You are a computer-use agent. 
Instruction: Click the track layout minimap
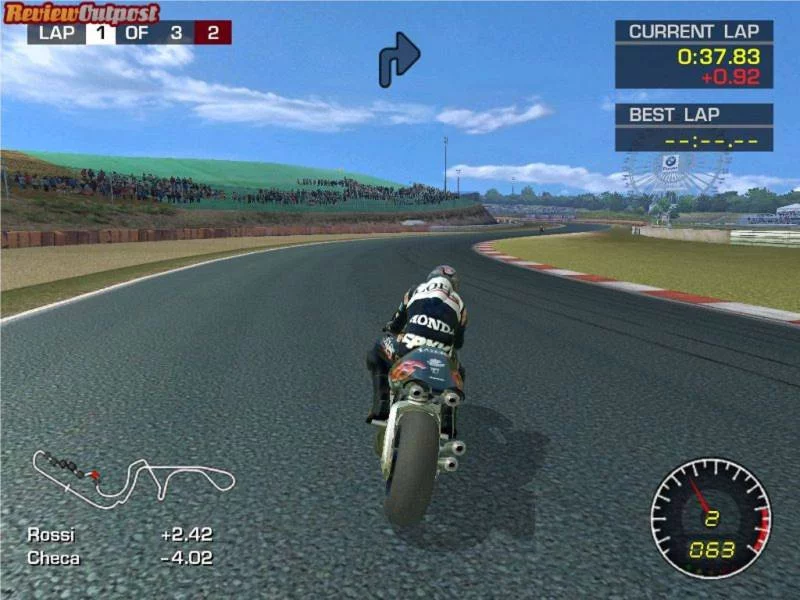tap(133, 476)
